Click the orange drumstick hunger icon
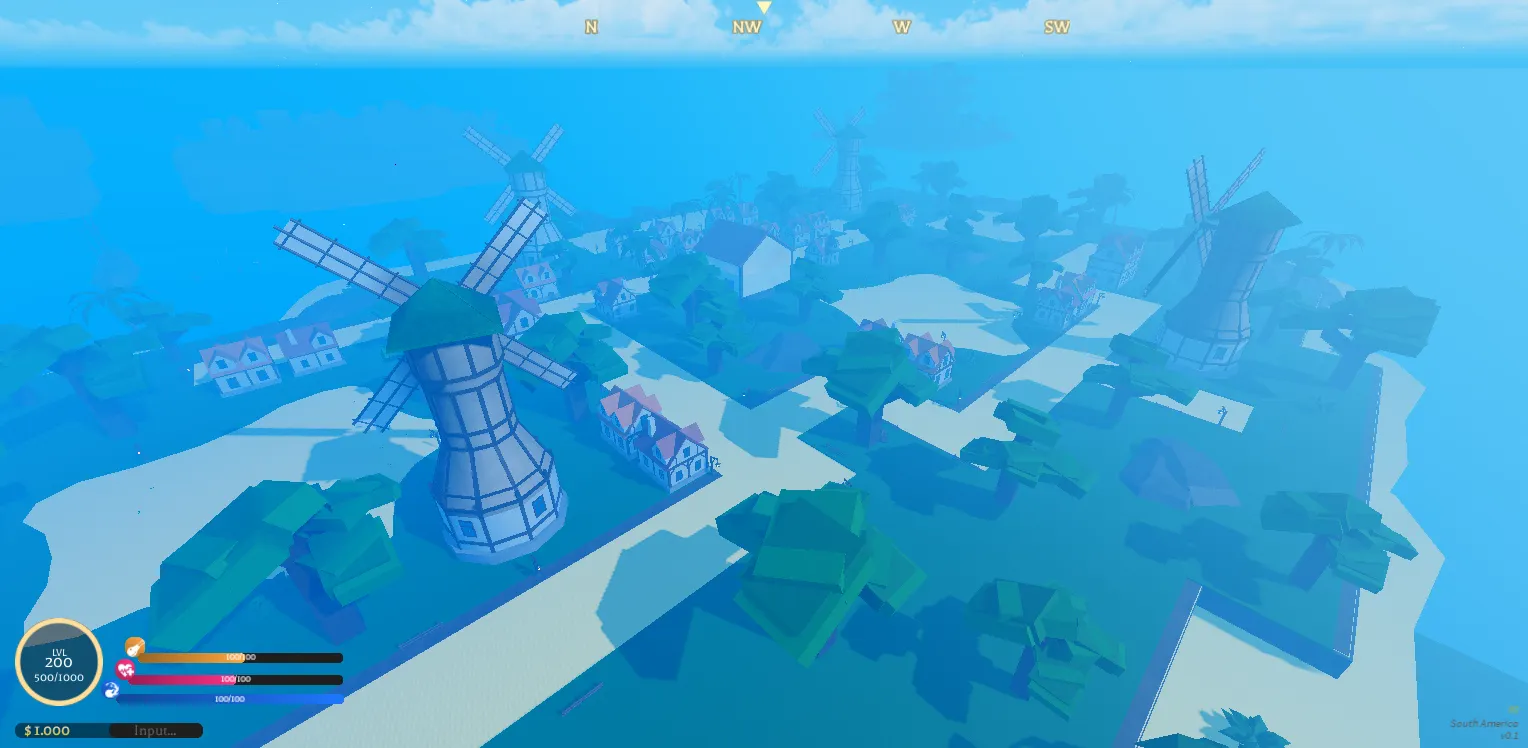Screen dimensions: 1528x748 coord(134,647)
